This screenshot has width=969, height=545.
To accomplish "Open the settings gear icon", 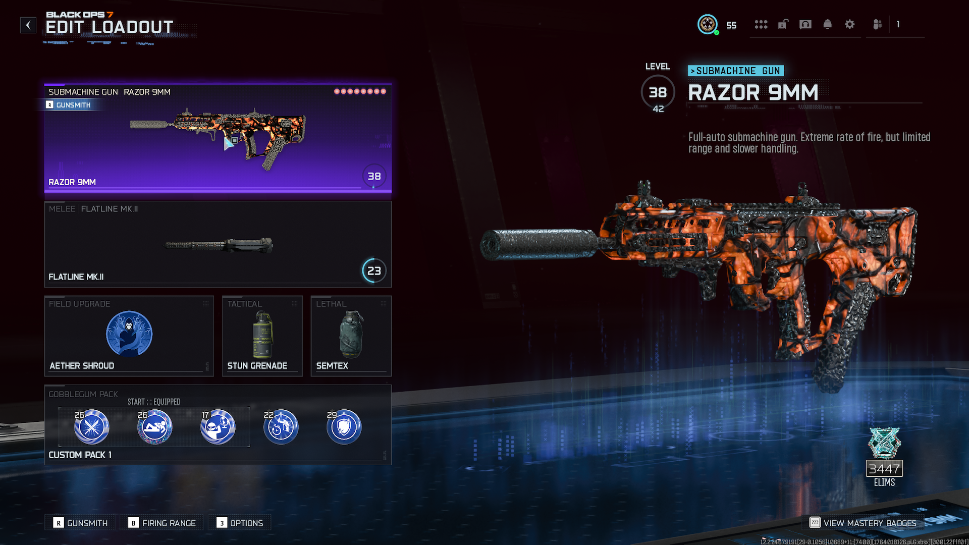I will 850,25.
